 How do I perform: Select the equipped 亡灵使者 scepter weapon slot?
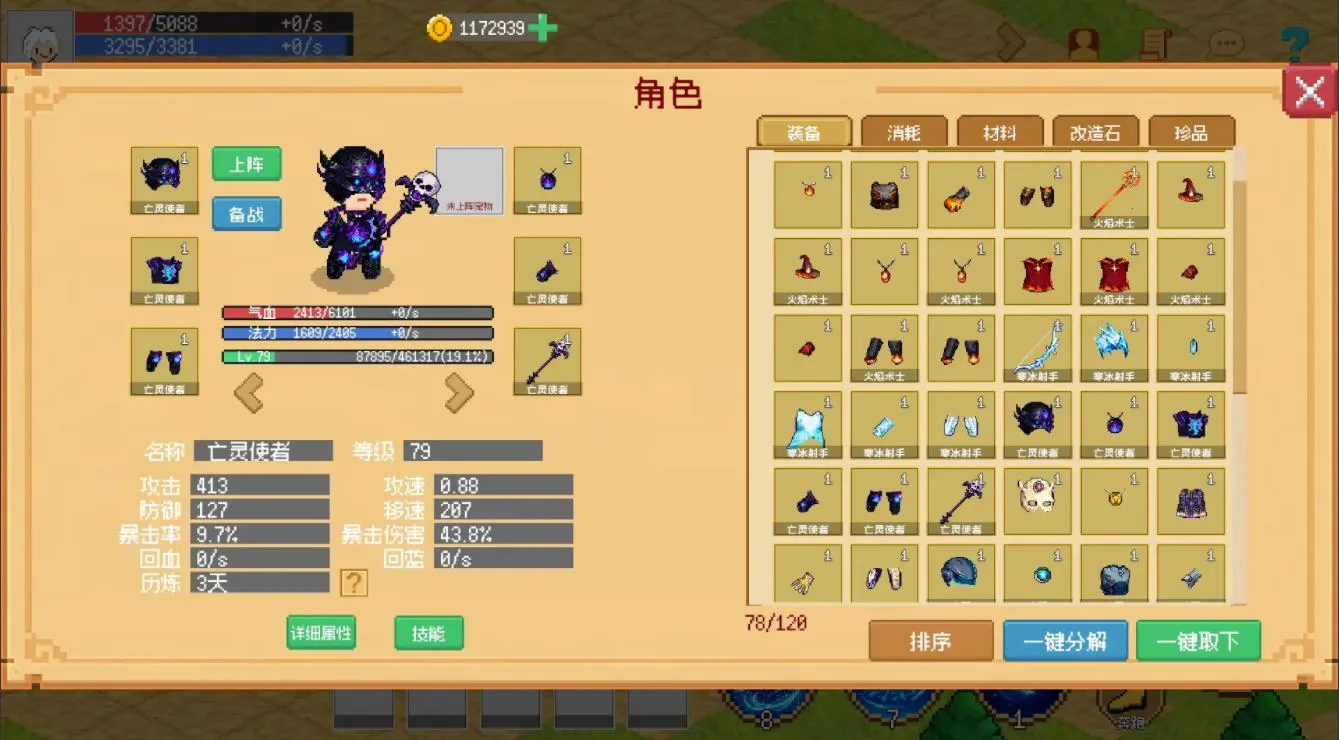(547, 361)
